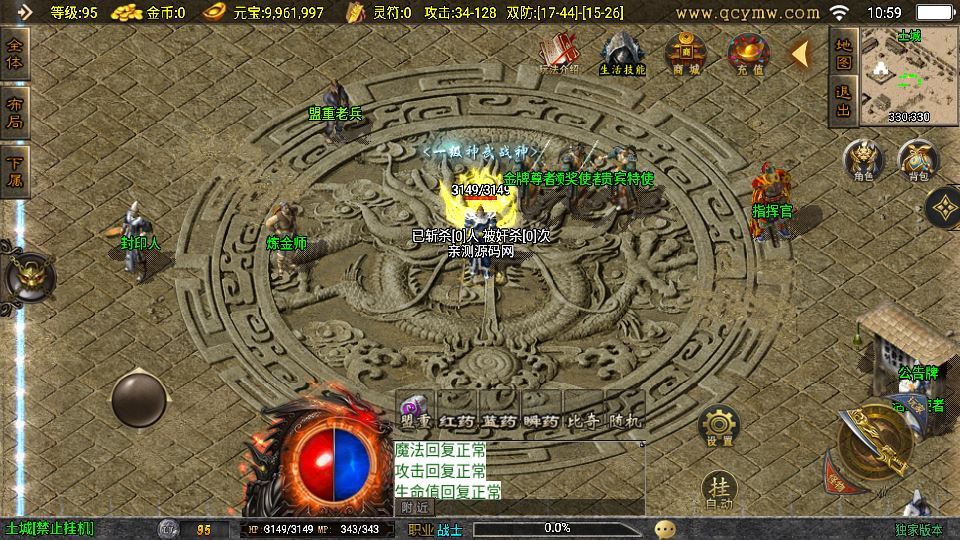Screen dimensions: 960x540
Task: Open the 生活技能 life skills menu
Action: tap(622, 53)
